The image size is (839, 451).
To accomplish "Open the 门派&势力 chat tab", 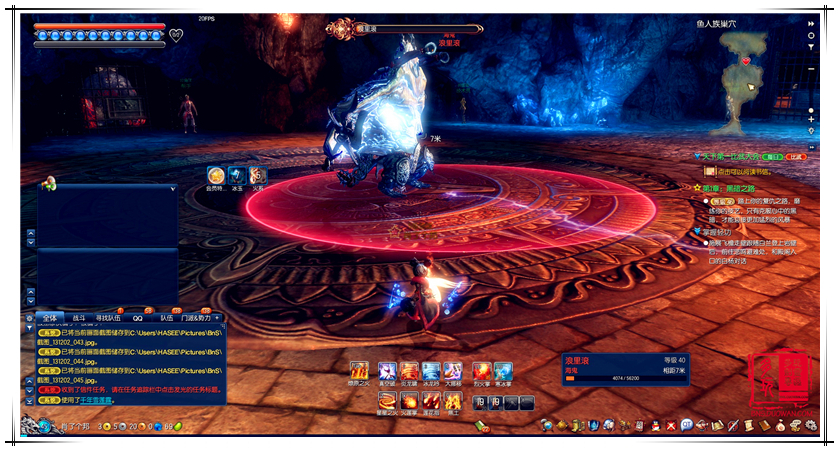I will tap(196, 318).
